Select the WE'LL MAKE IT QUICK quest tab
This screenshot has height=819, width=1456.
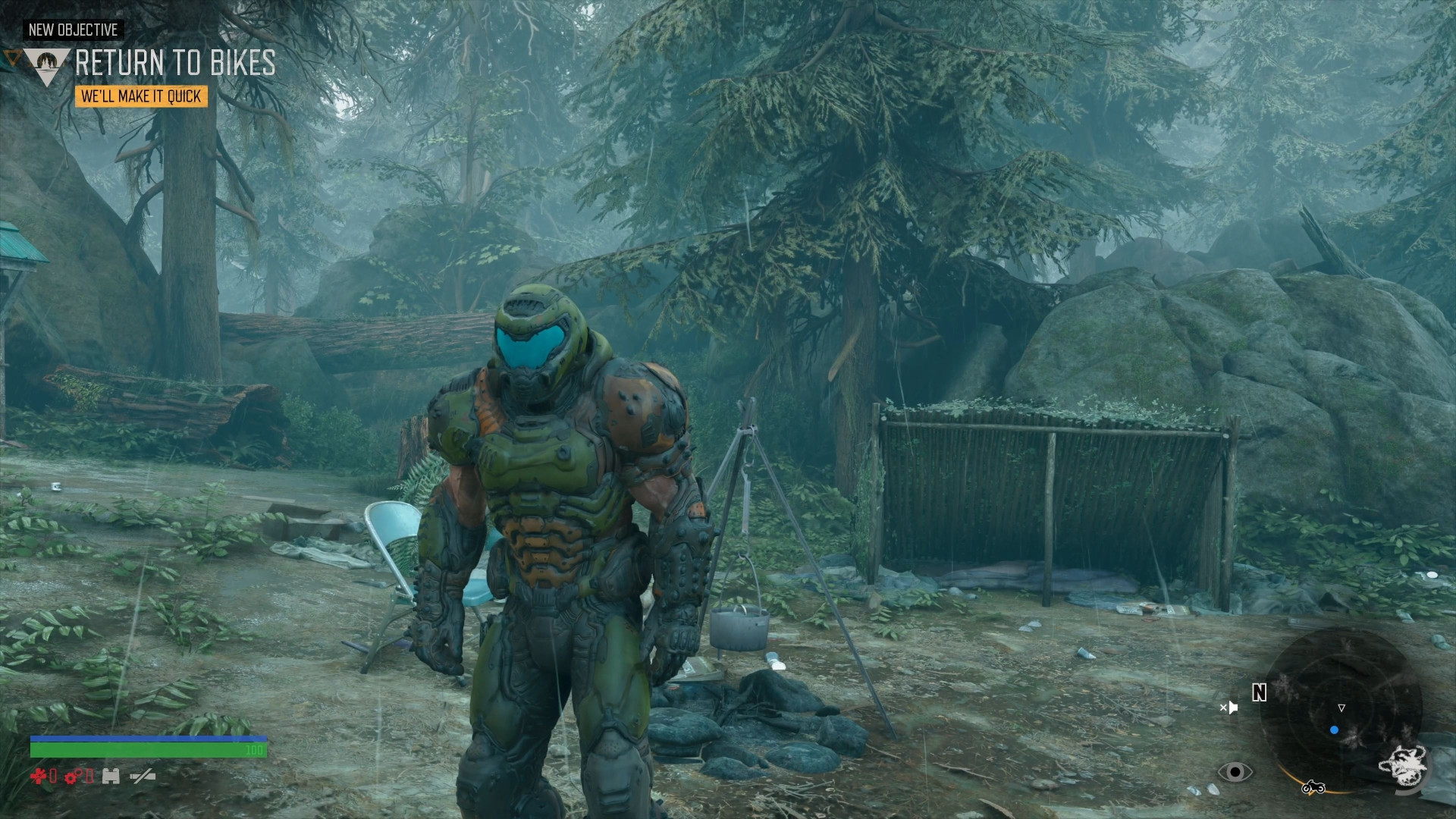tap(141, 96)
